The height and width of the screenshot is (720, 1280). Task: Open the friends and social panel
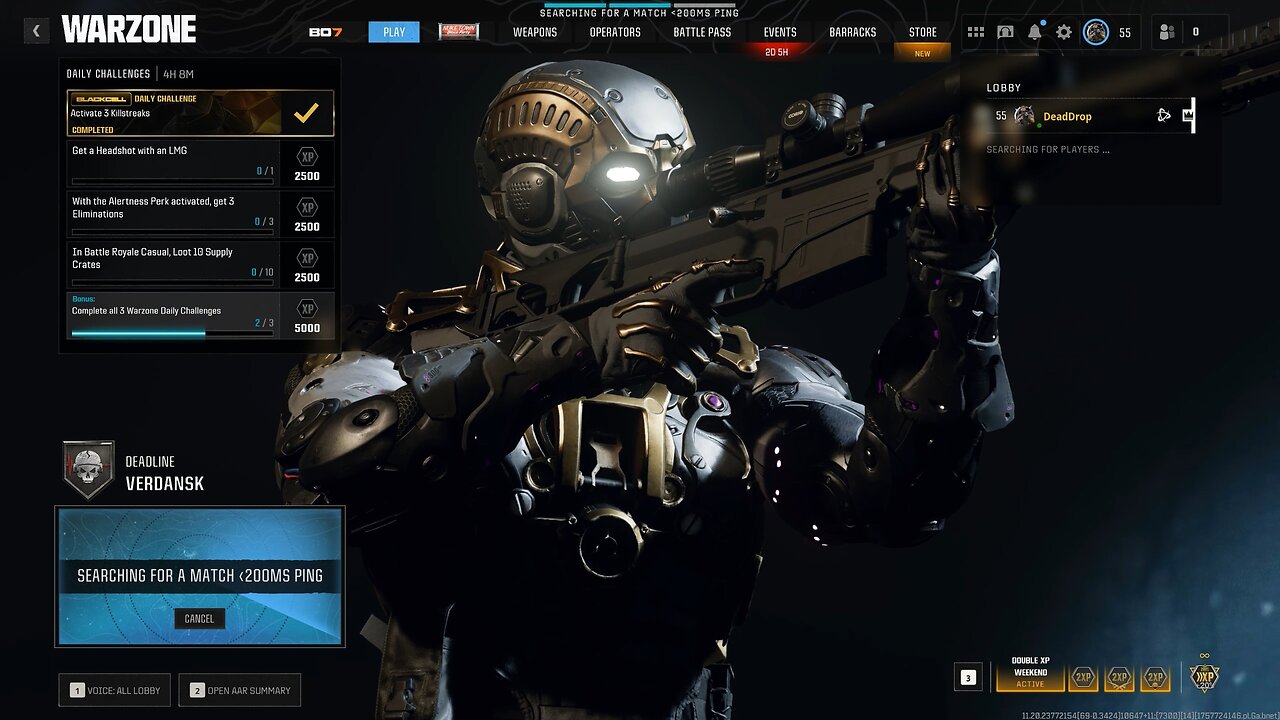(1167, 32)
